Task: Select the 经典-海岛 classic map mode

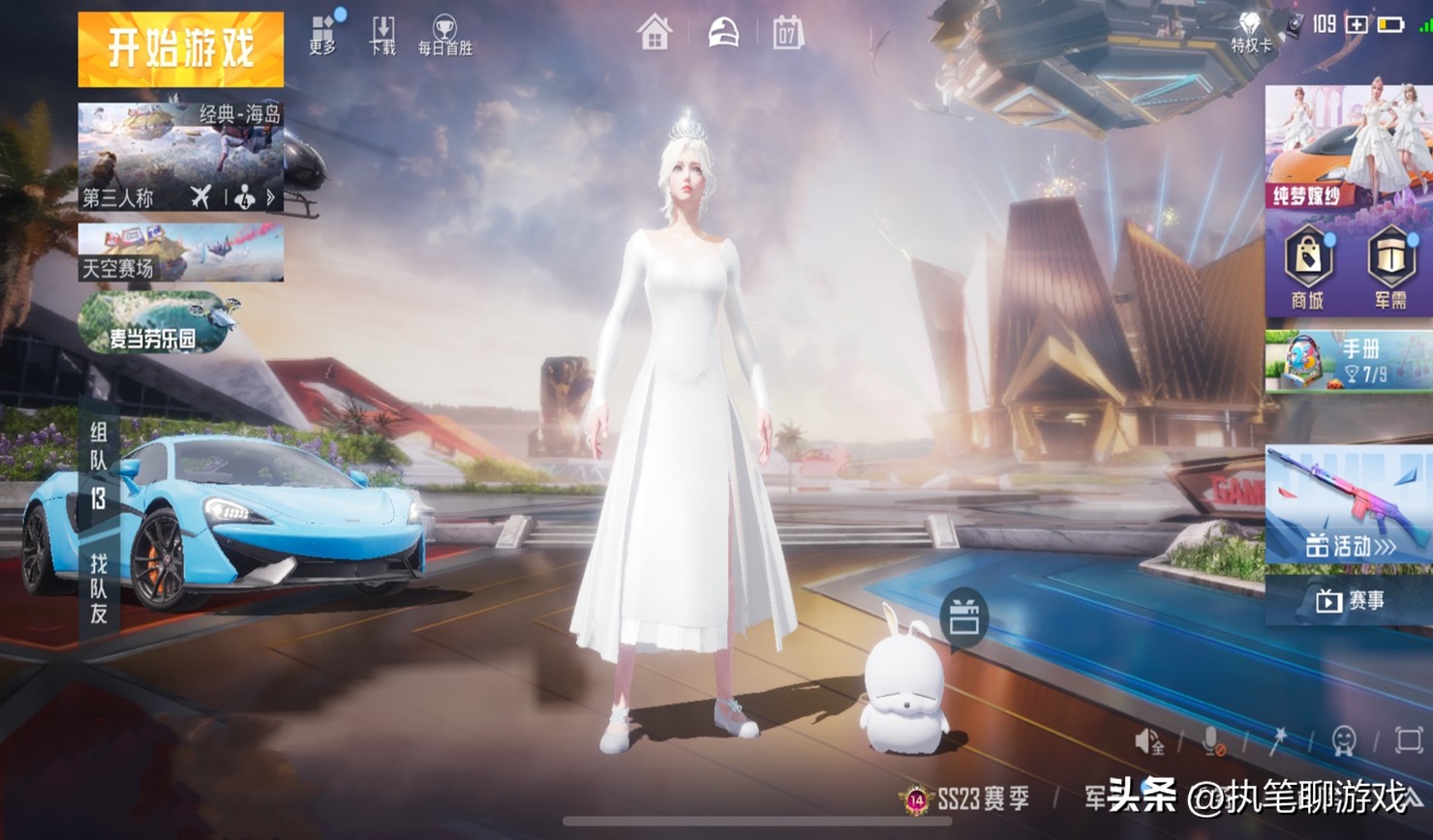Action: [181, 157]
